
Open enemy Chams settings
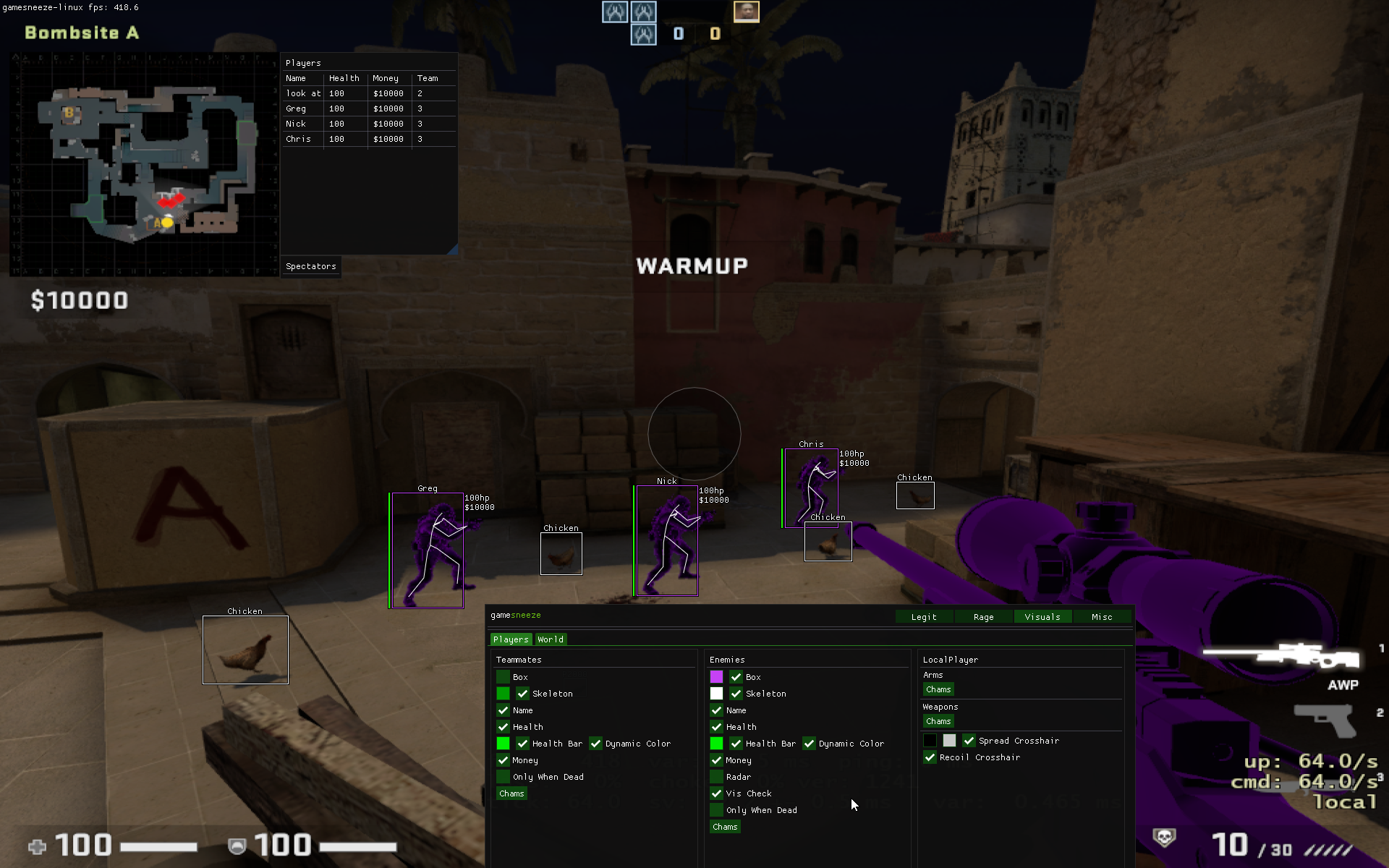pos(725,827)
